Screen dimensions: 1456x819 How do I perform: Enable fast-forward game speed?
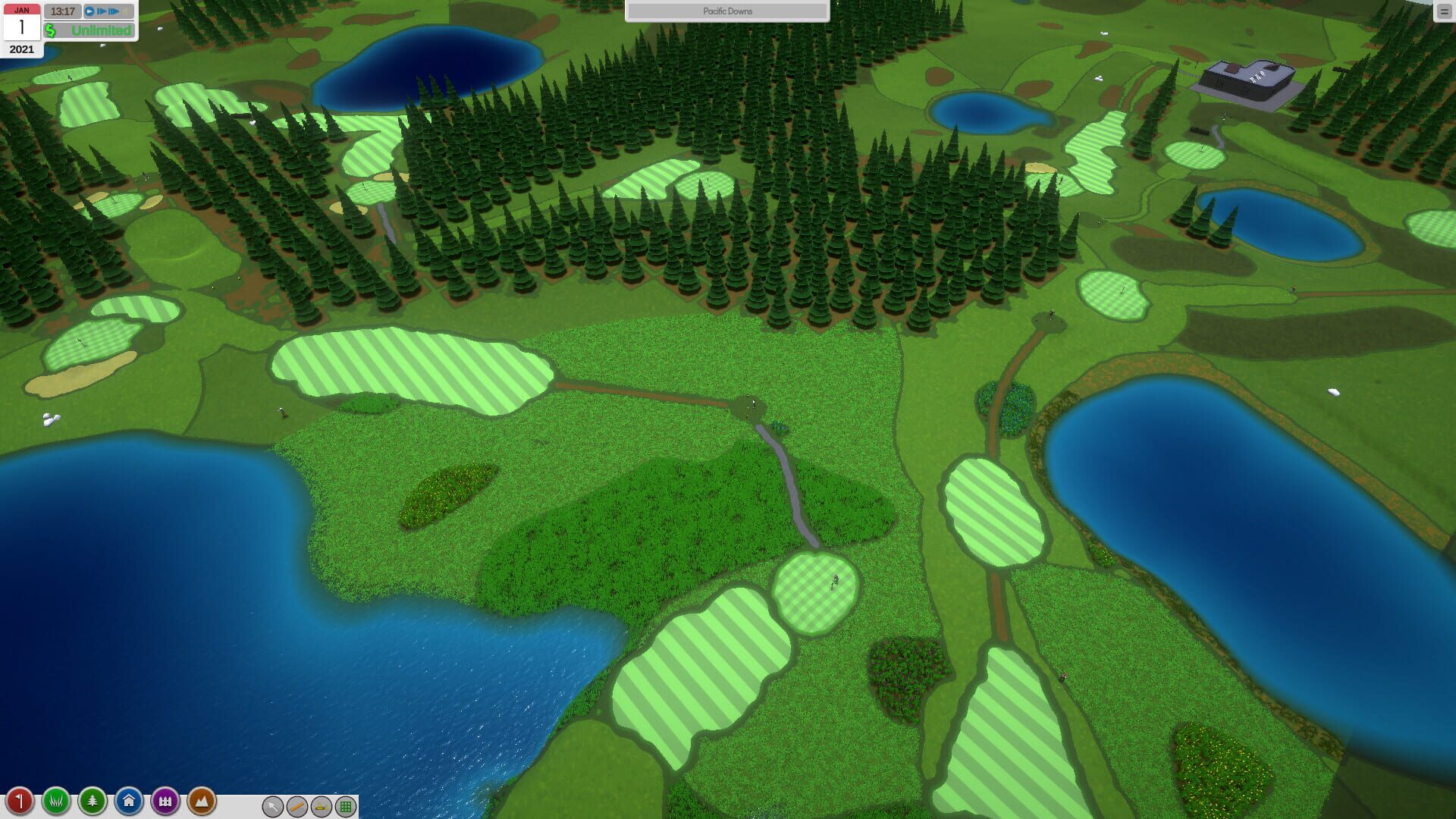coord(102,11)
